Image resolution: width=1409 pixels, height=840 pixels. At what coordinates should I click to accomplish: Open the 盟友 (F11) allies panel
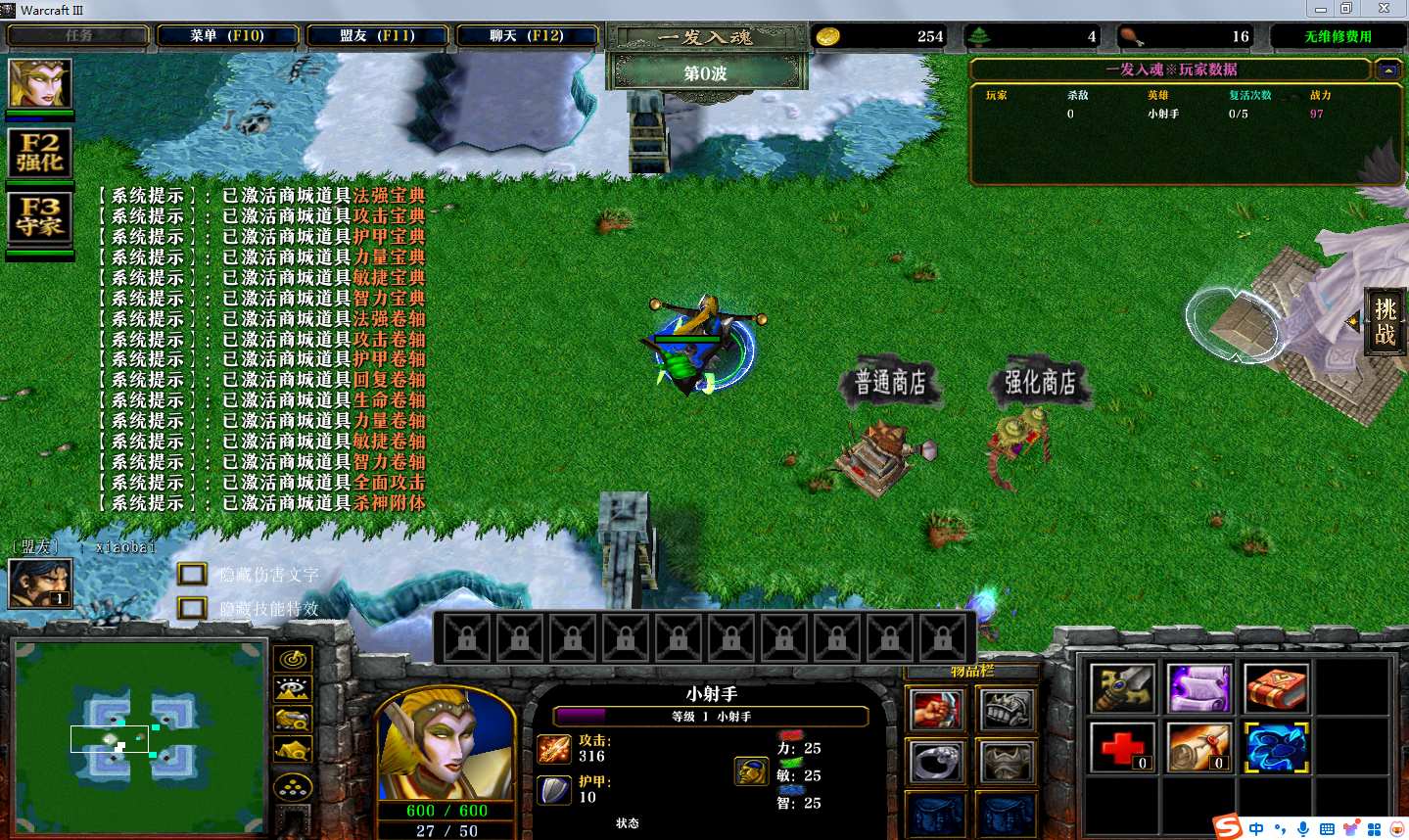click(x=377, y=36)
